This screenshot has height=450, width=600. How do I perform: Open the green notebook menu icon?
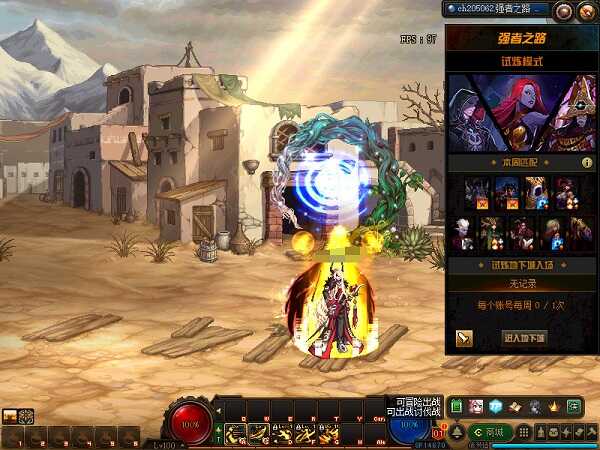click(457, 406)
